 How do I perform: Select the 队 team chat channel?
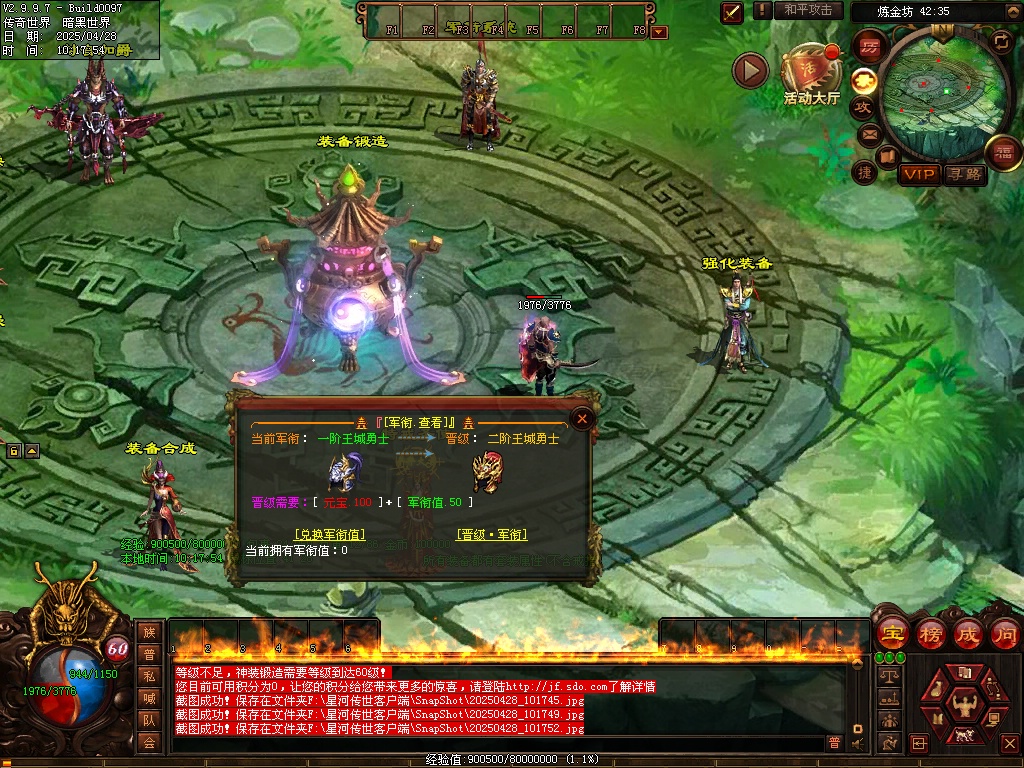(x=149, y=720)
